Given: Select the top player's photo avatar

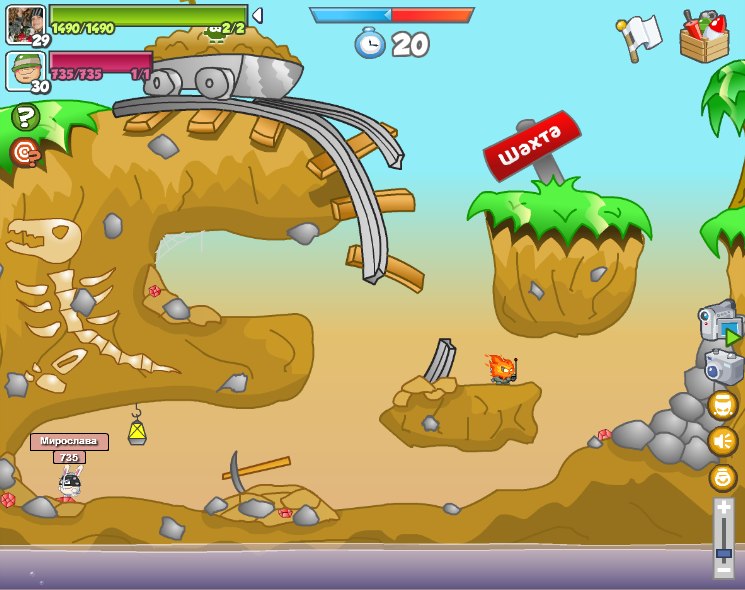Looking at the screenshot, I should [x=25, y=23].
